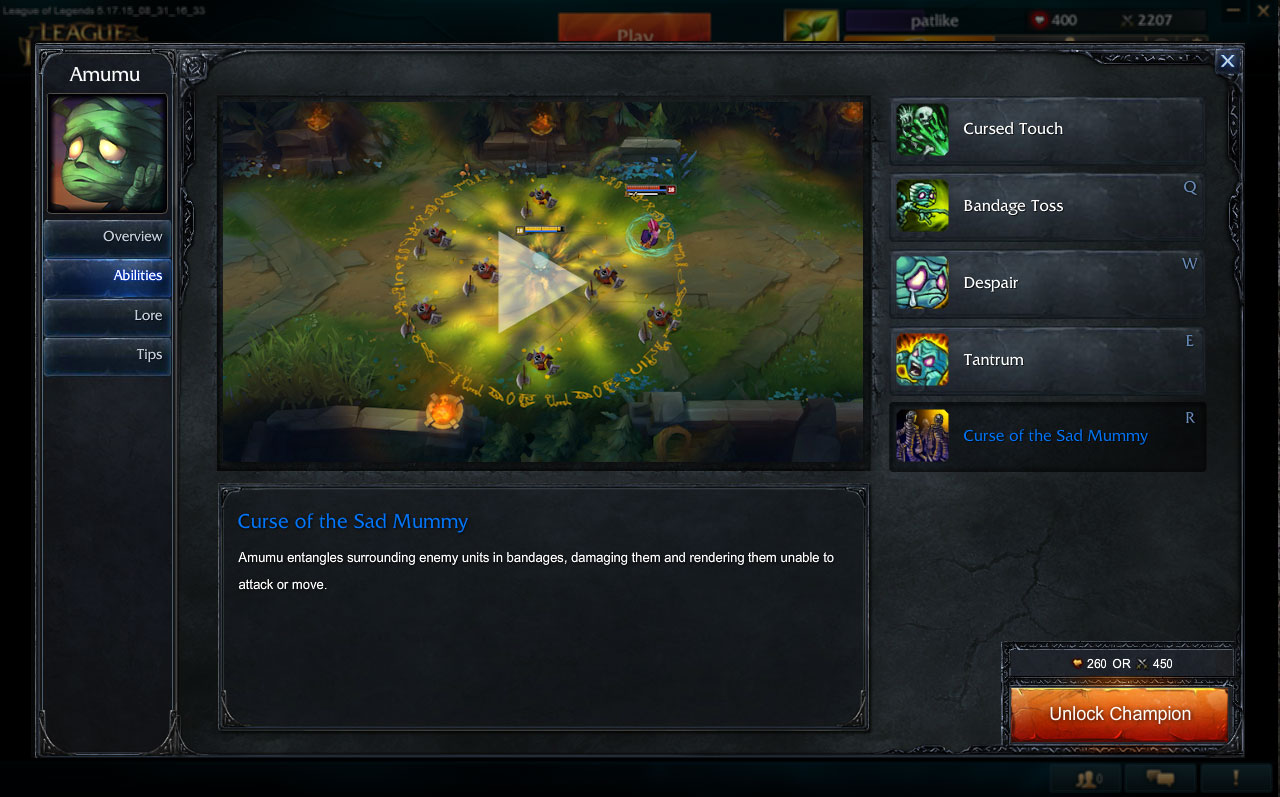This screenshot has width=1280, height=797.
Task: Switch to the Overview tab
Action: pyautogui.click(x=107, y=236)
